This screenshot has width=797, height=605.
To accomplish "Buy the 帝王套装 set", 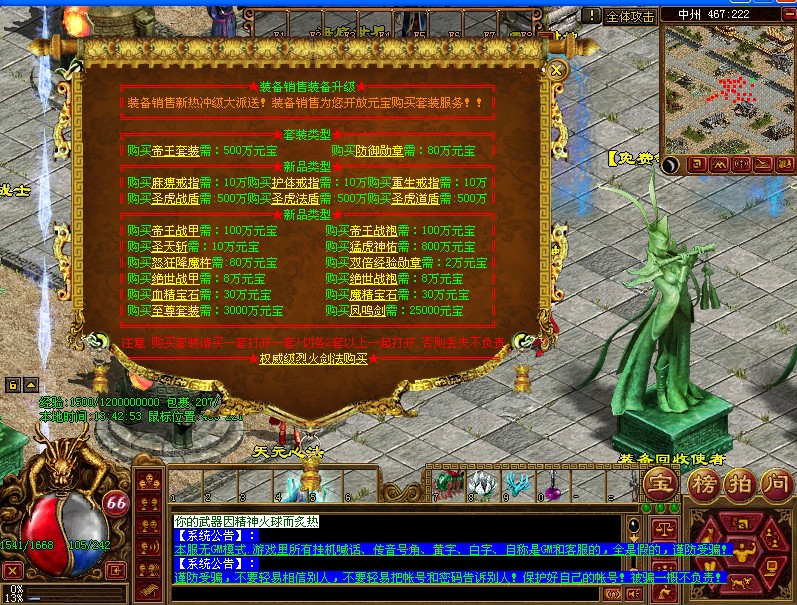I will (175, 151).
